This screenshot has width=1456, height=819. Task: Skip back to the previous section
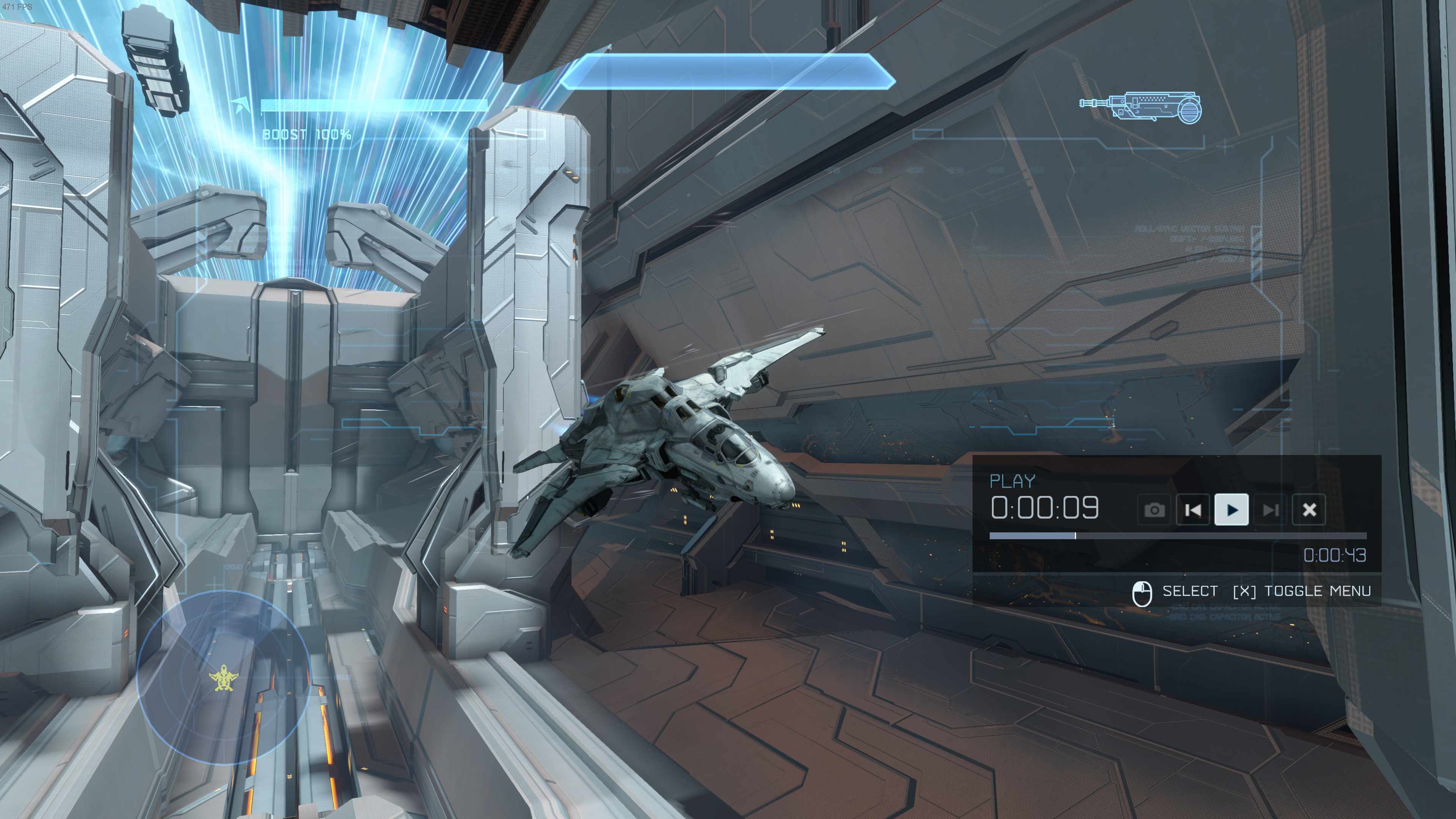pos(1192,510)
